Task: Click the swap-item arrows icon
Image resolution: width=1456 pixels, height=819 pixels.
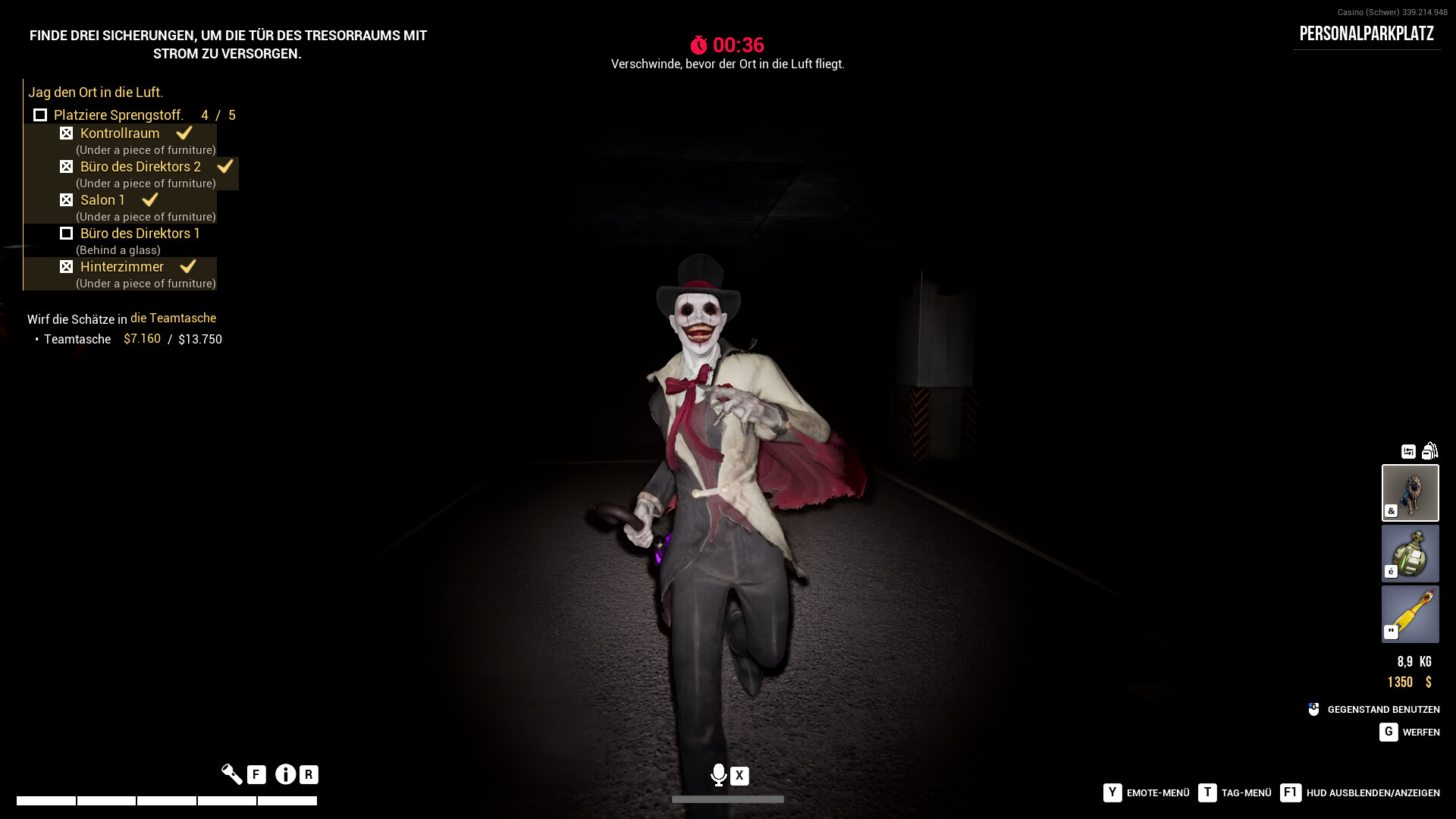Action: click(x=1407, y=450)
